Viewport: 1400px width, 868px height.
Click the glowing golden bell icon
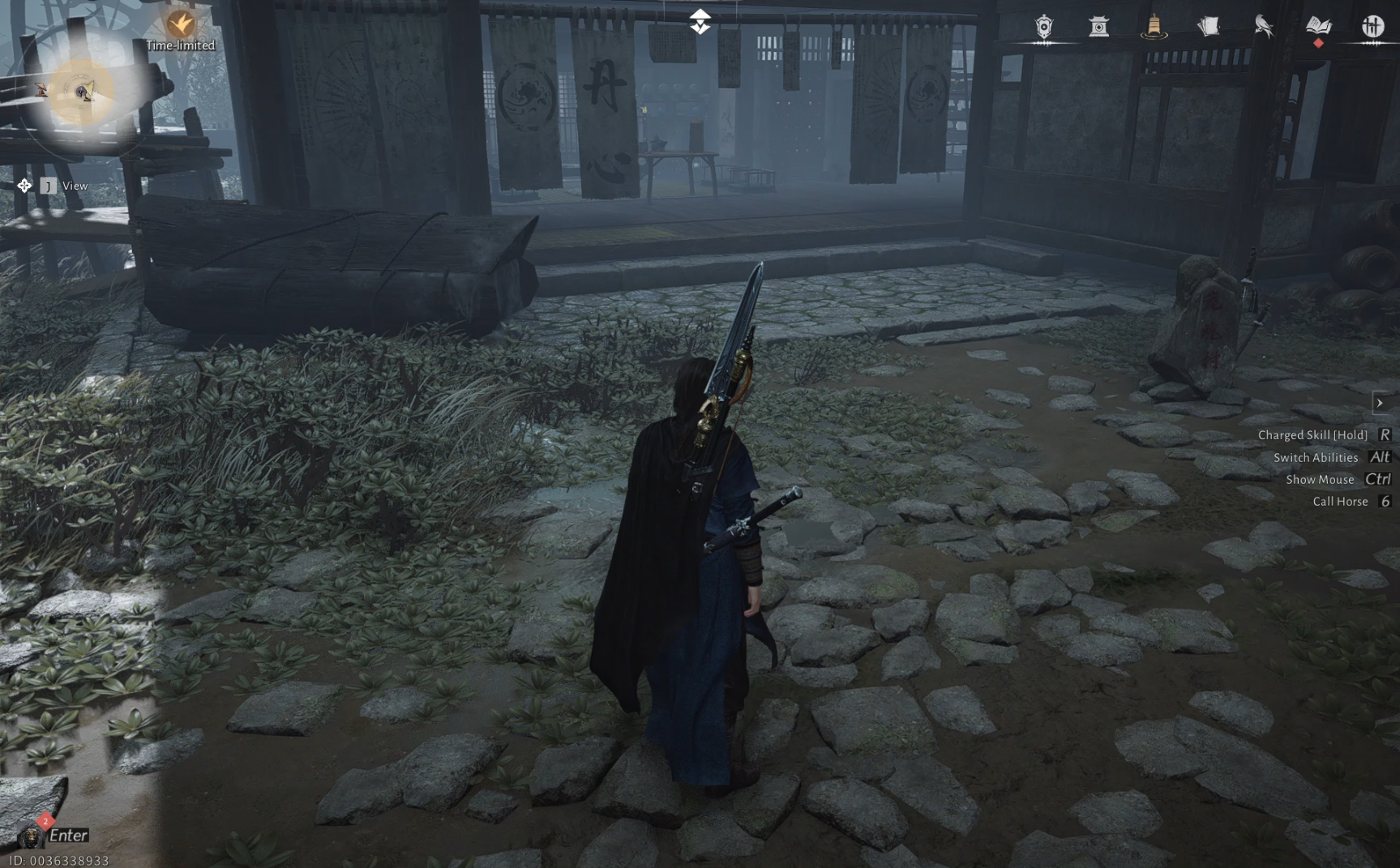click(1154, 25)
